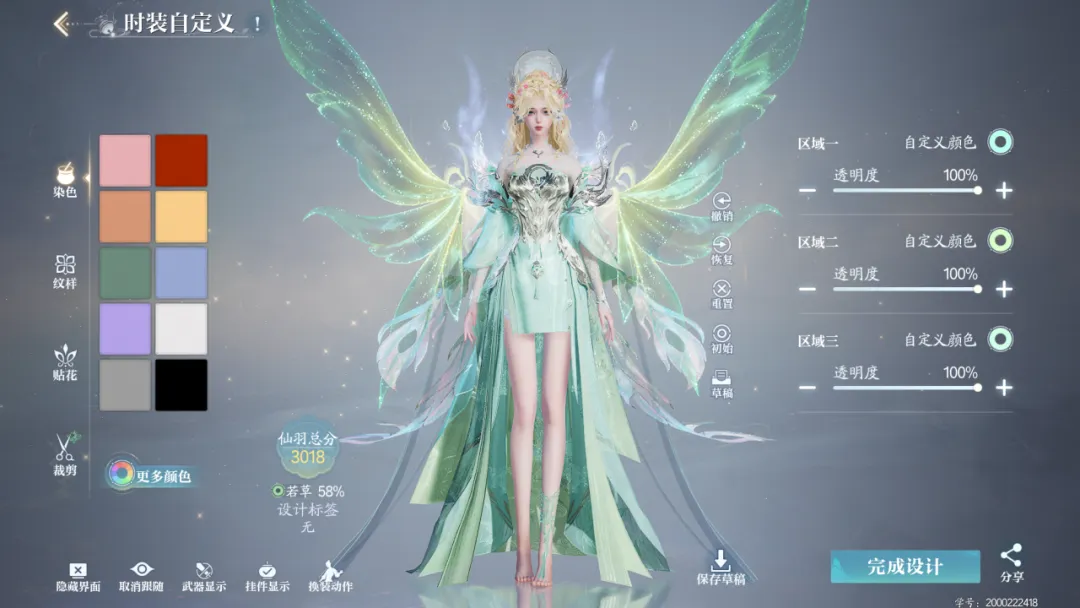1080x608 pixels.
Task: Choose the 裁剪 cutting tab
Action: tap(65, 454)
